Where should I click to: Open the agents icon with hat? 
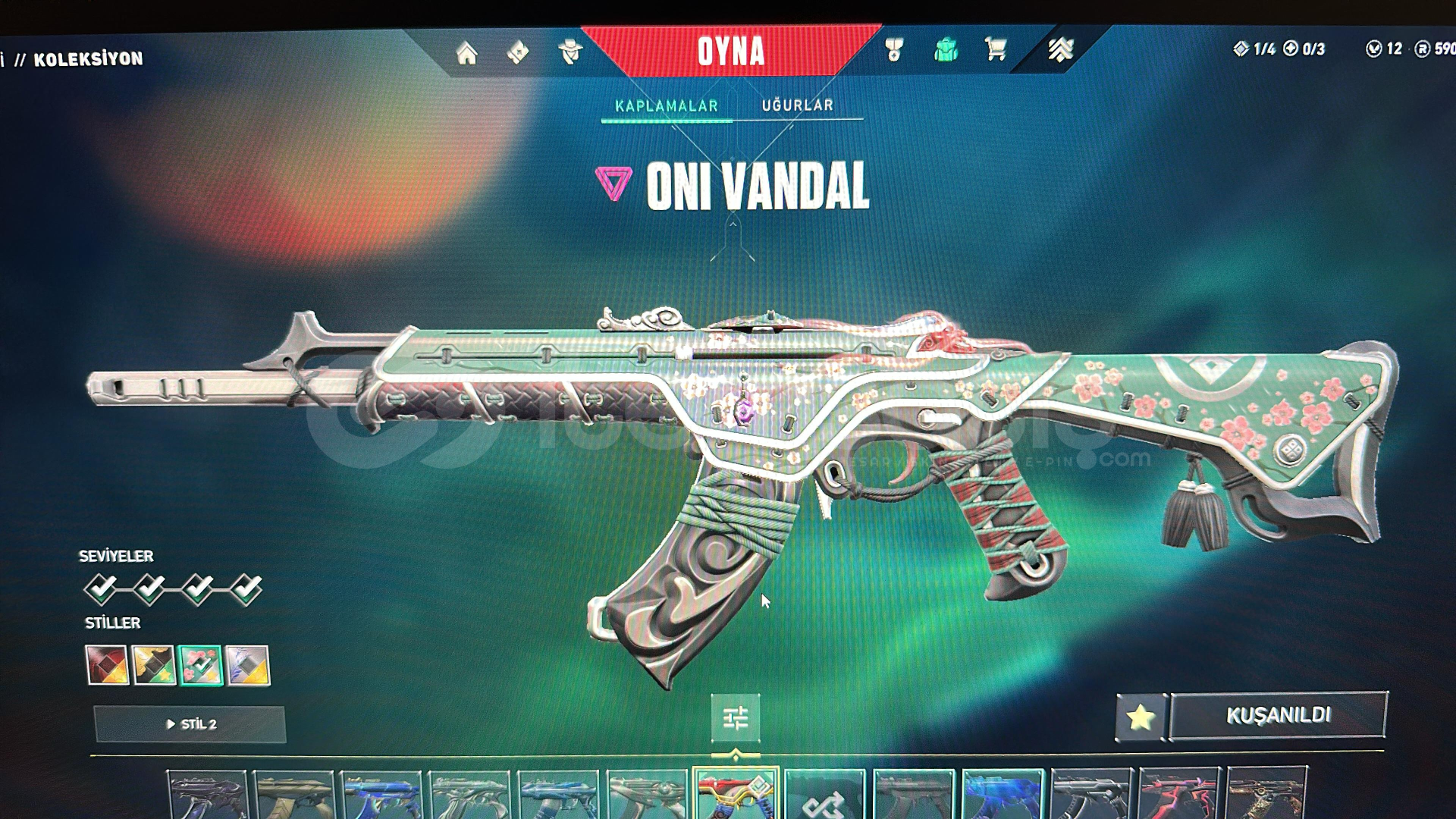(570, 52)
